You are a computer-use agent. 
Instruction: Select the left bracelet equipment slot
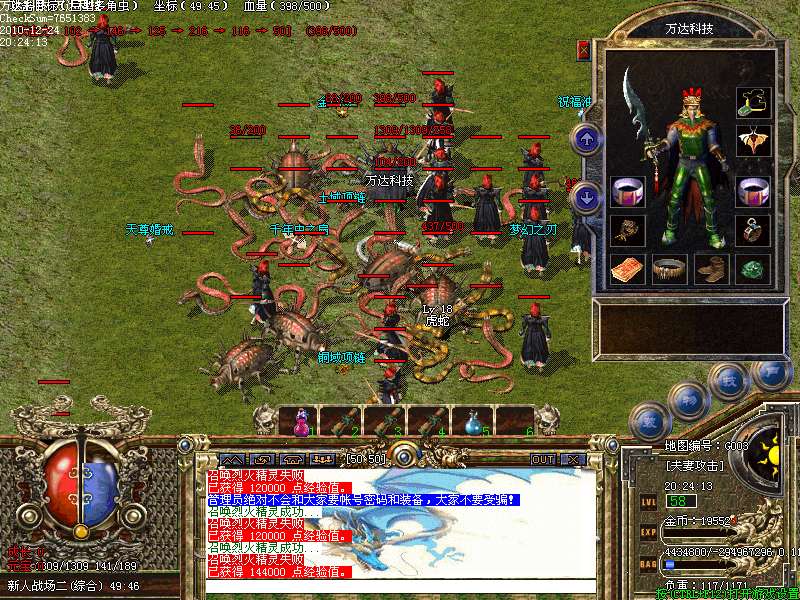(x=627, y=191)
